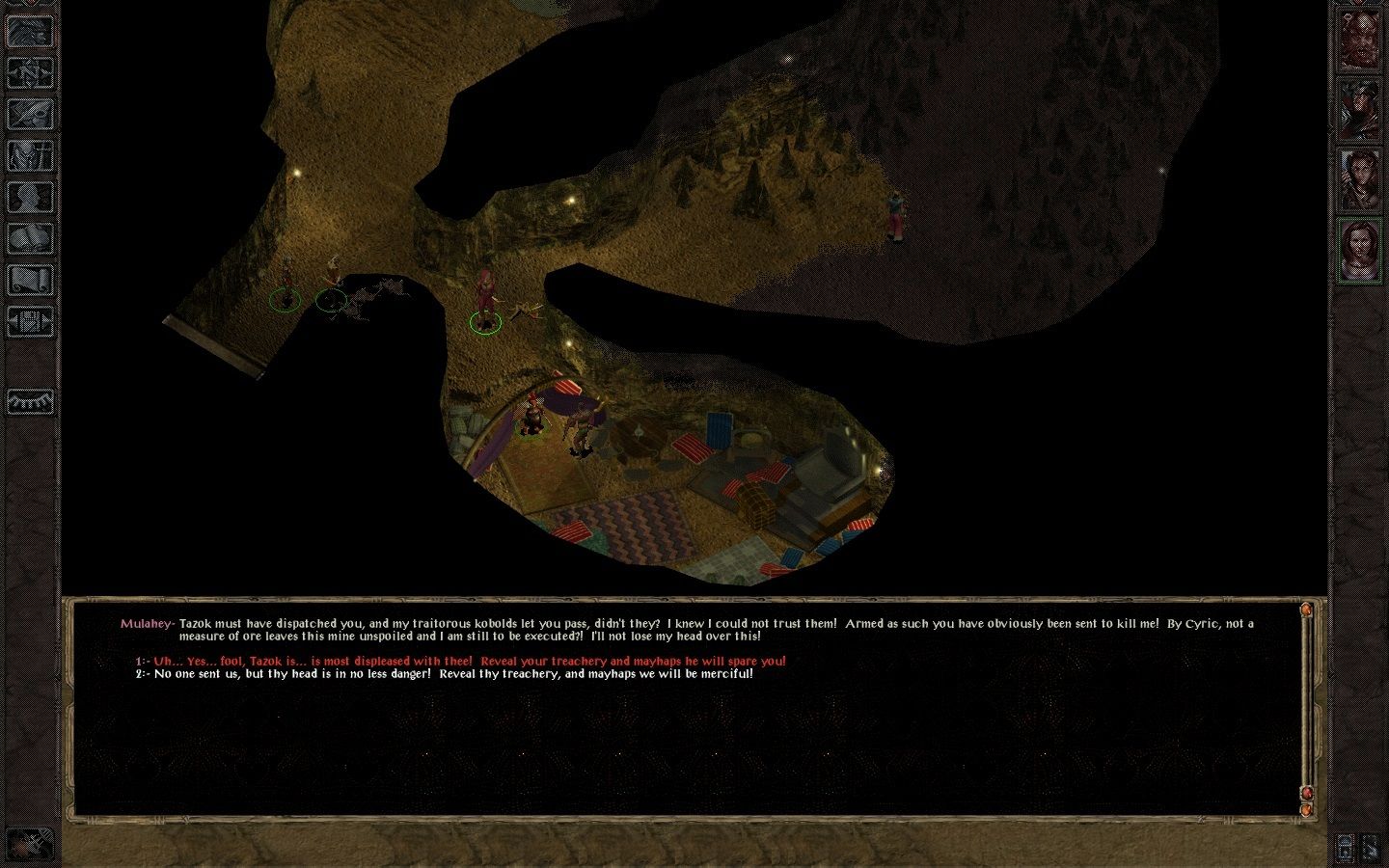The height and width of the screenshot is (868, 1389).
Task: Open the mage spellbook icon
Action: (31, 239)
